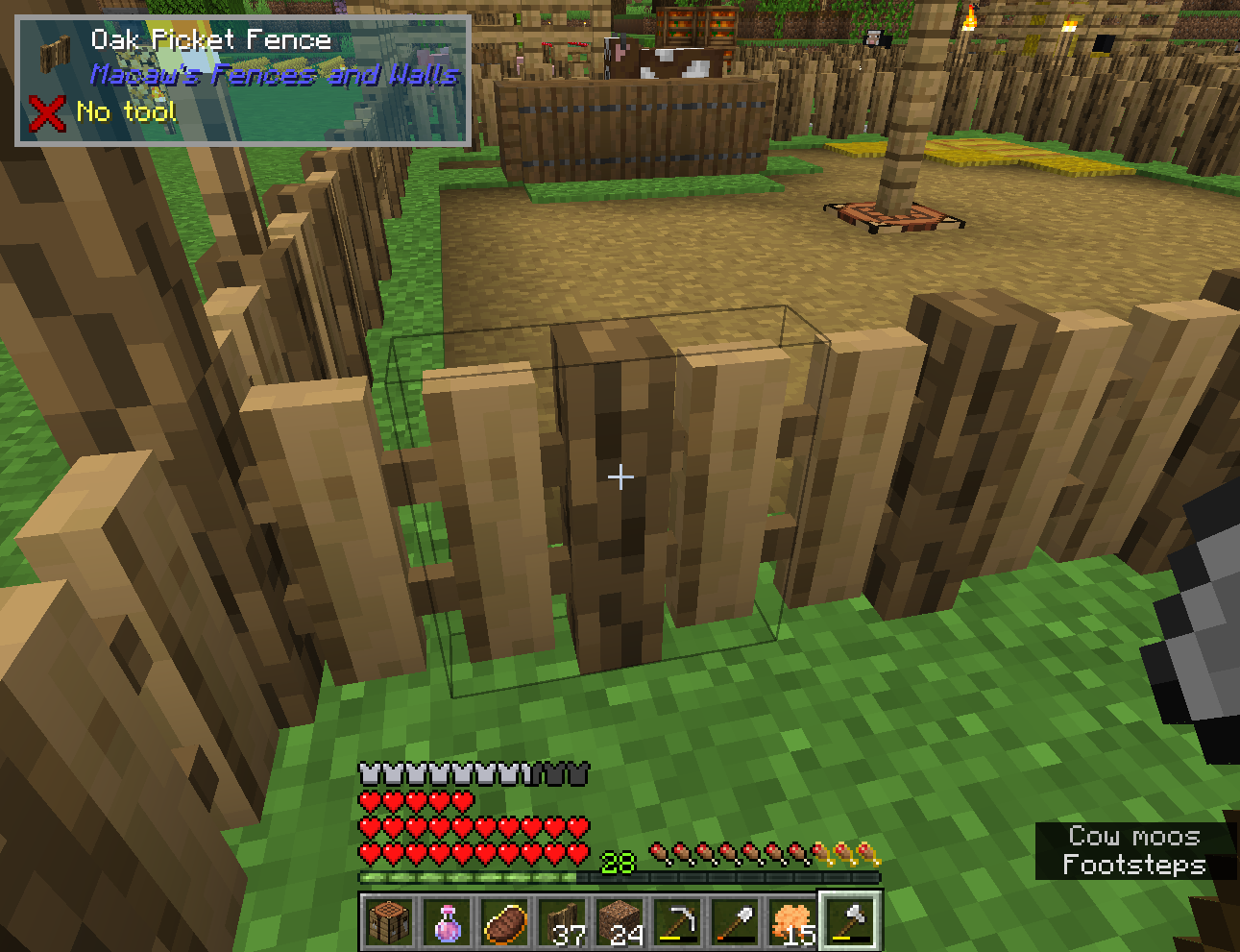This screenshot has width=1240, height=952.
Task: Click the Cow moos subtitle entry
Action: (x=1133, y=836)
